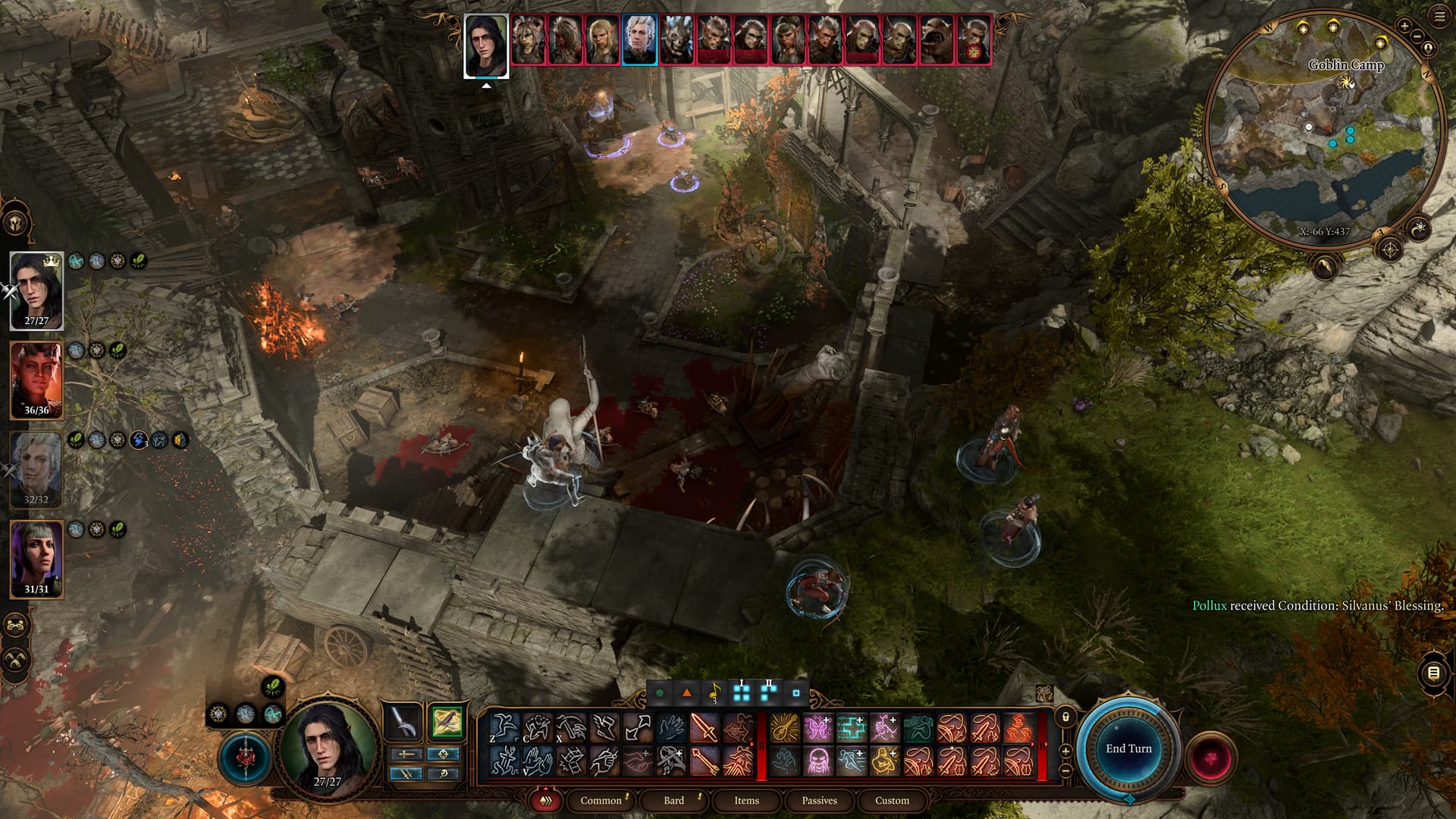
Task: Open the Custom hotbar tab
Action: point(892,800)
